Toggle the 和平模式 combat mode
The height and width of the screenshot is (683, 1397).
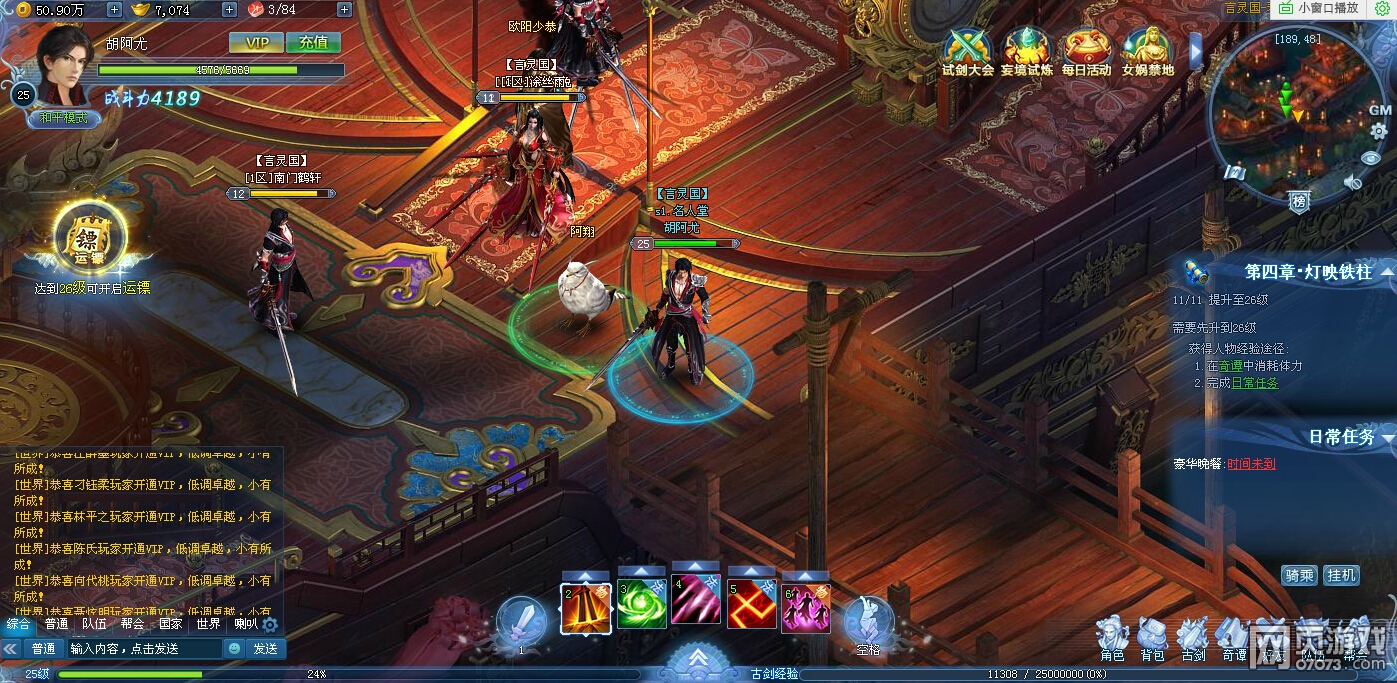coord(64,117)
